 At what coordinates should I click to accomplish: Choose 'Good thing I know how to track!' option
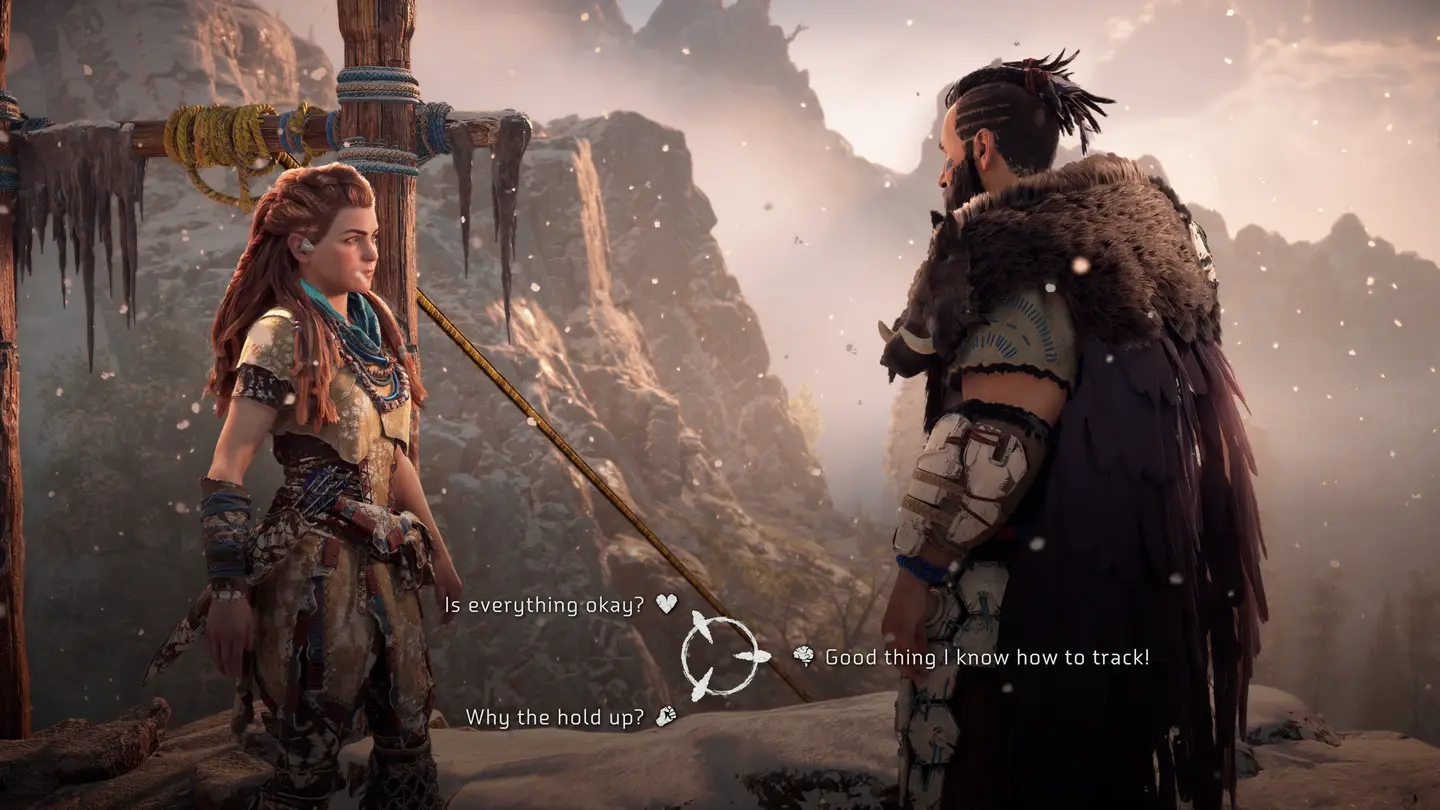point(985,657)
